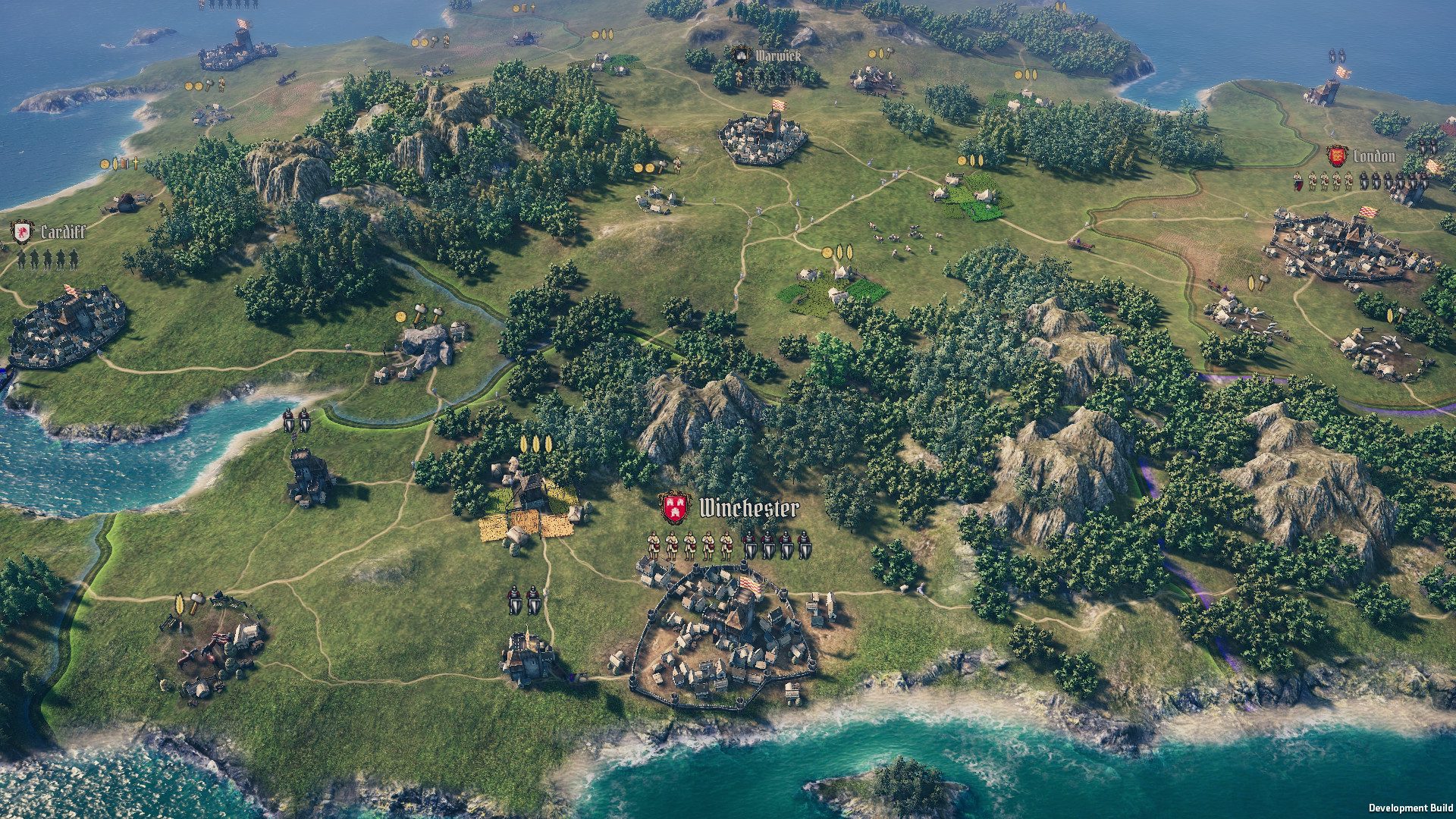Screen dimensions: 1456x819
Task: Click the checkered flag atop Winchester's walls
Action: click(749, 582)
